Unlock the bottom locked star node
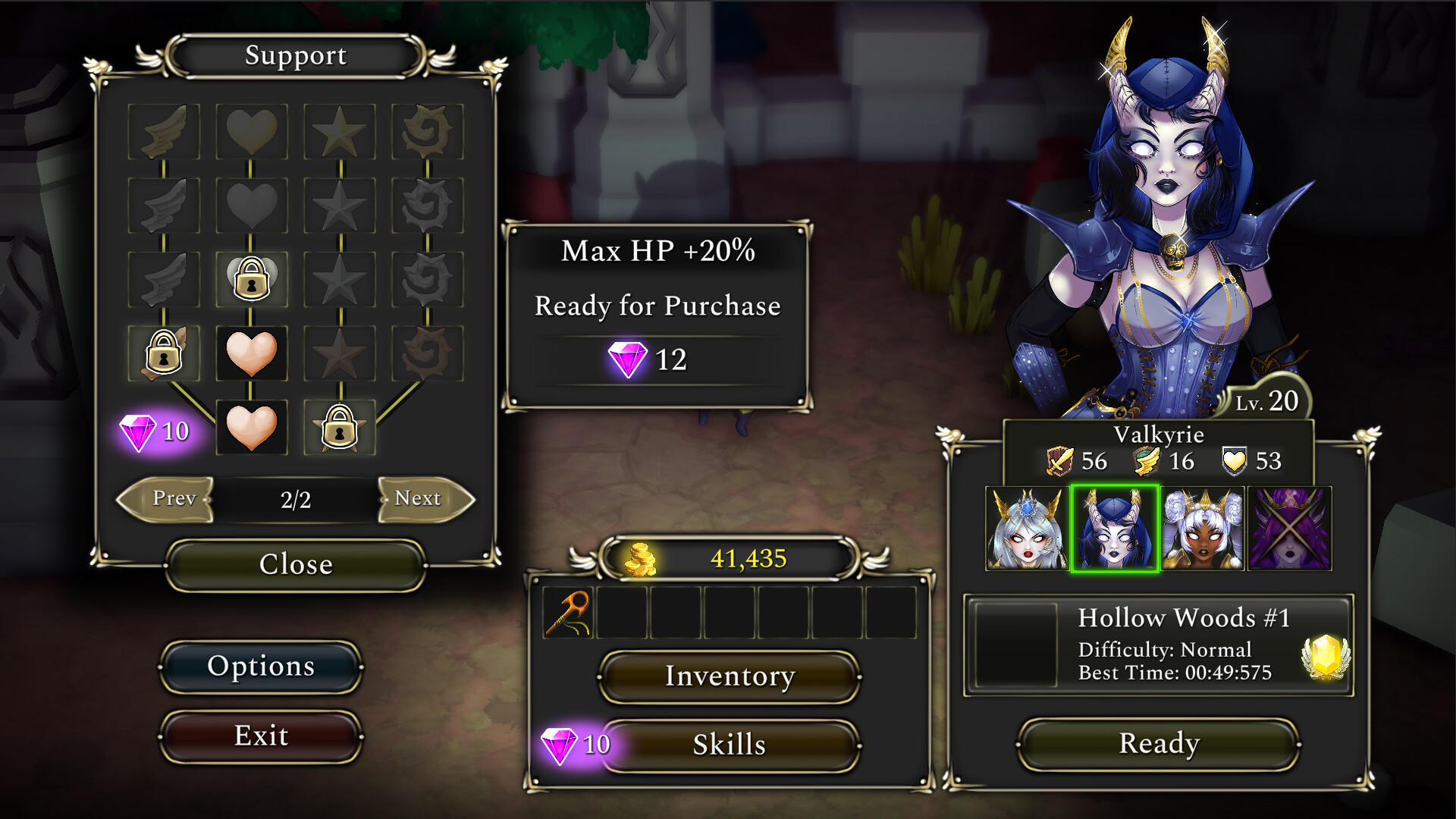 coord(339,427)
